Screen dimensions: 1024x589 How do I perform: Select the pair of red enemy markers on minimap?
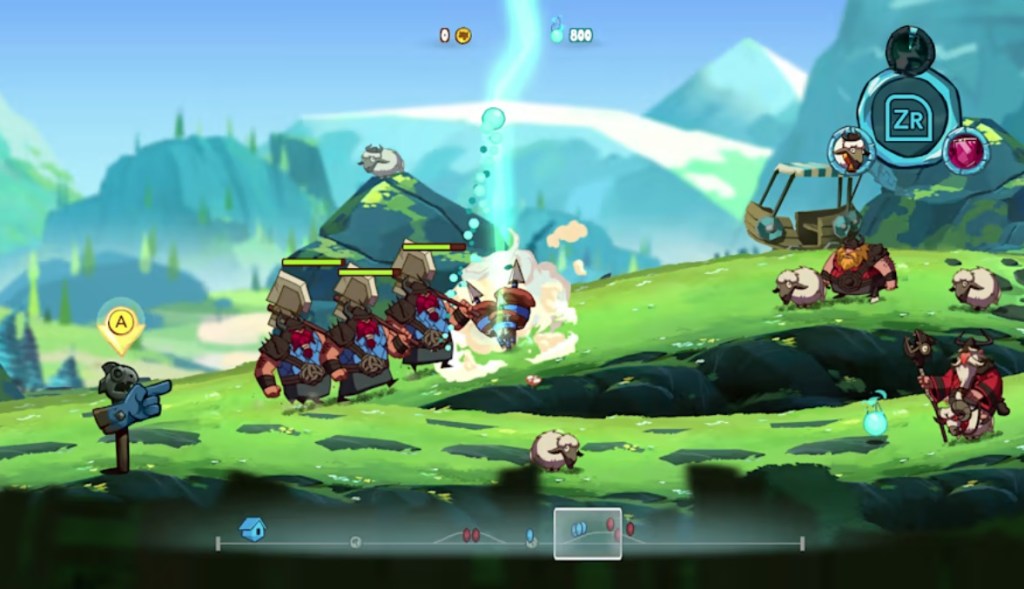471,535
